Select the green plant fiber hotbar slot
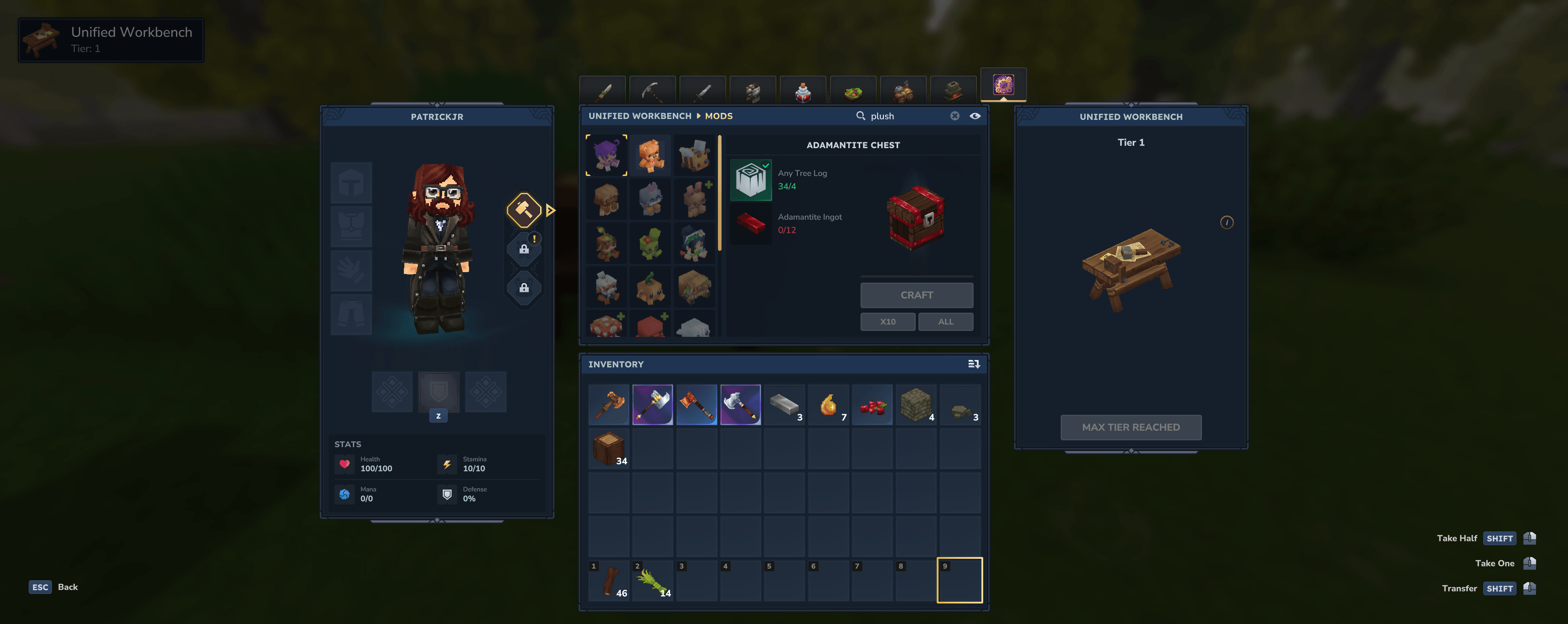Viewport: 1568px width, 624px height. 653,581
